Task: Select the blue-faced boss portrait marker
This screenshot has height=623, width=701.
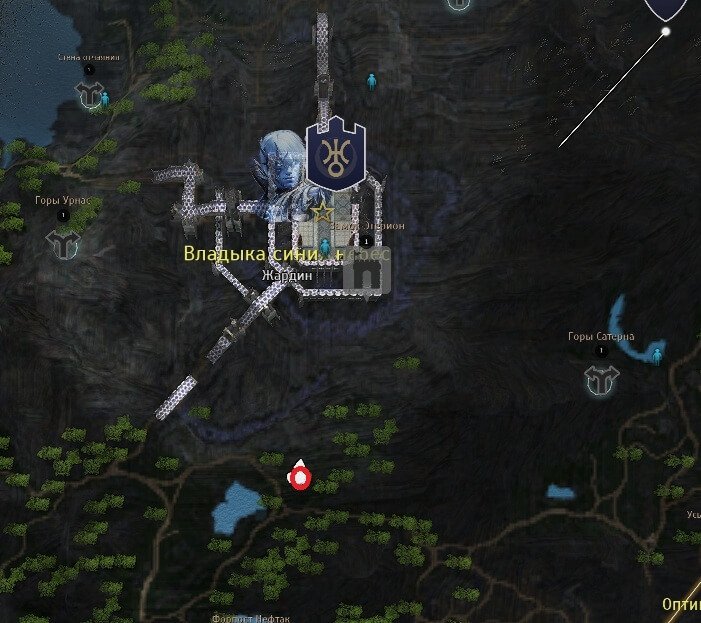Action: [281, 160]
